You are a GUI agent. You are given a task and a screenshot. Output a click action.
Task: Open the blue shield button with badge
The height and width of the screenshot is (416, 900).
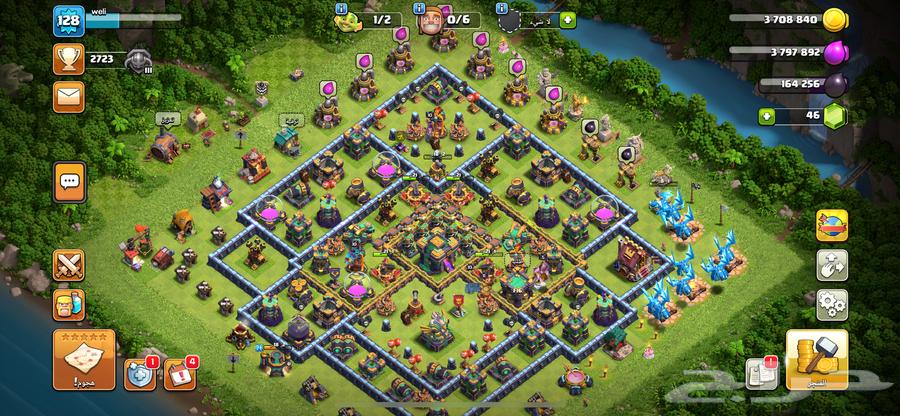(139, 373)
